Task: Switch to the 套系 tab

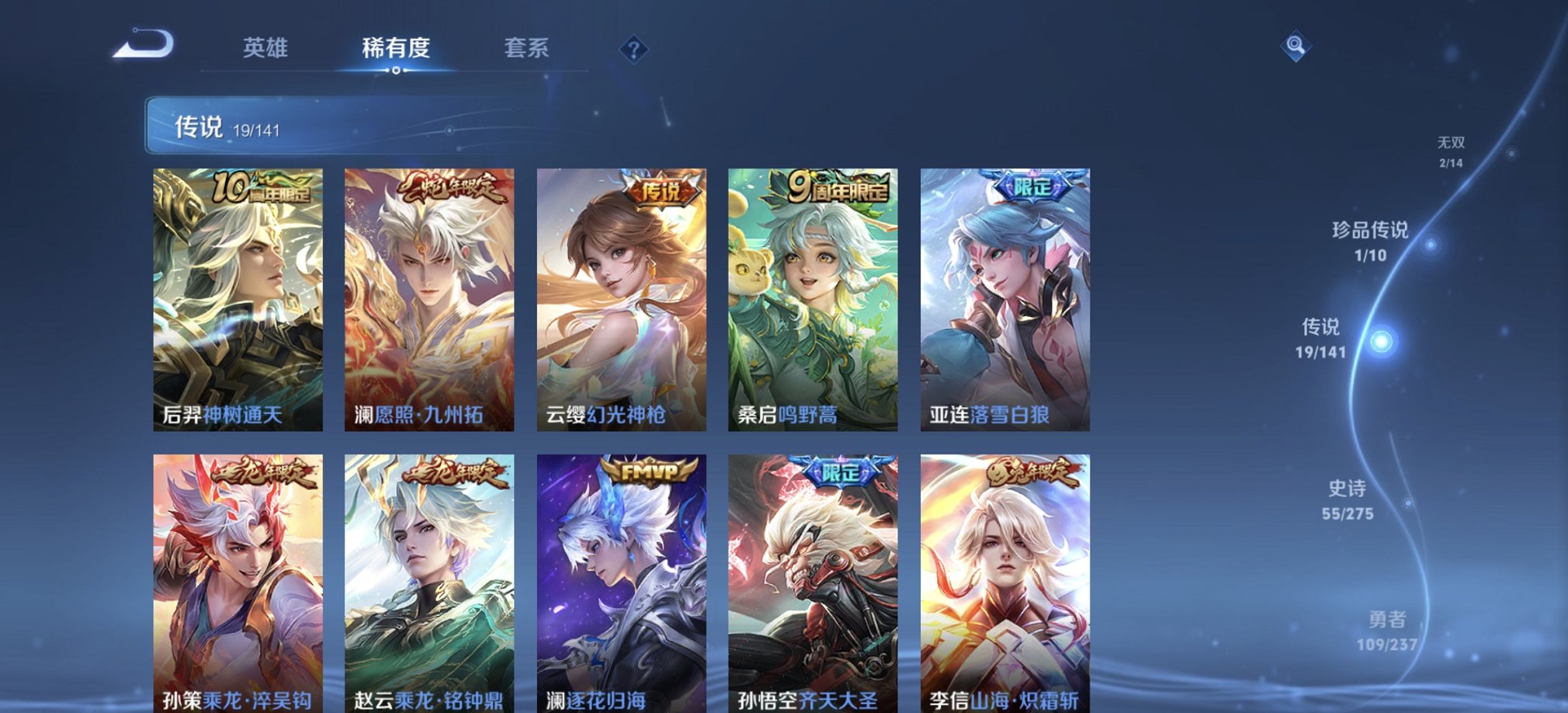Action: pyautogui.click(x=526, y=48)
